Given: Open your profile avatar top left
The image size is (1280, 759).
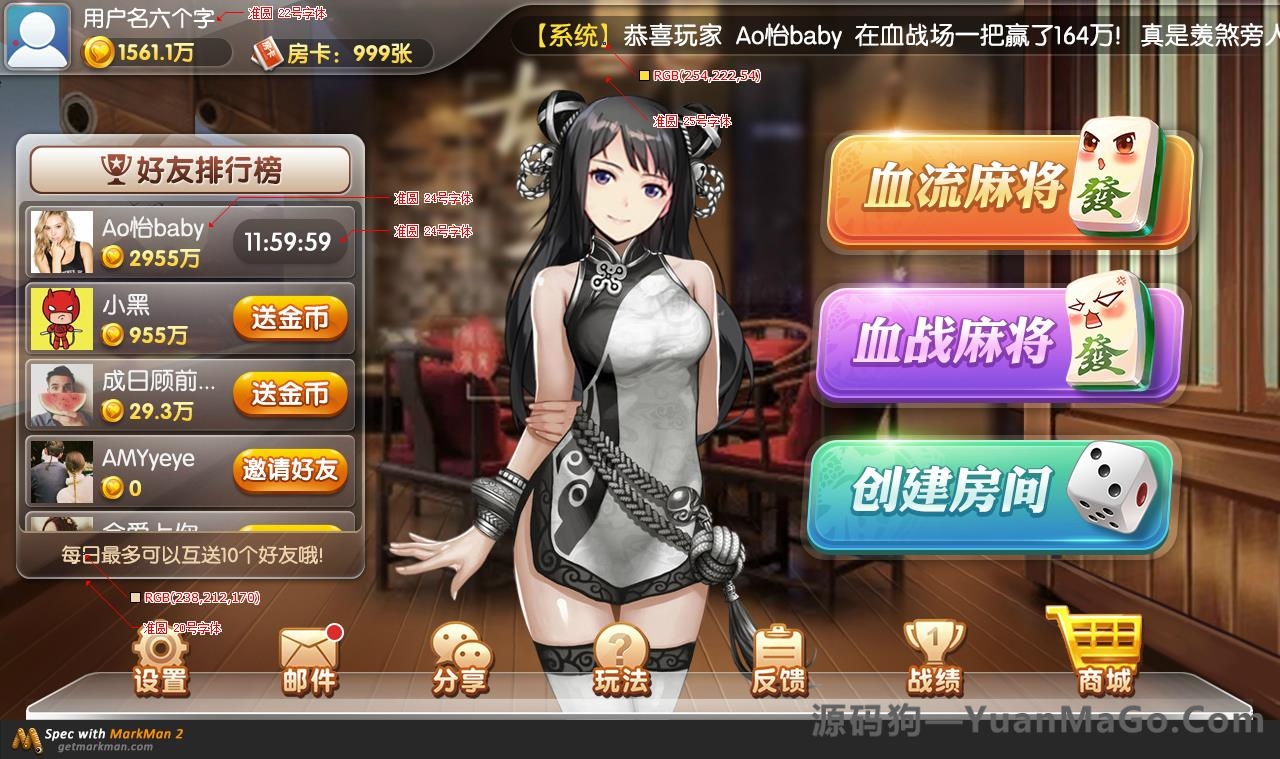Looking at the screenshot, I should tap(36, 38).
